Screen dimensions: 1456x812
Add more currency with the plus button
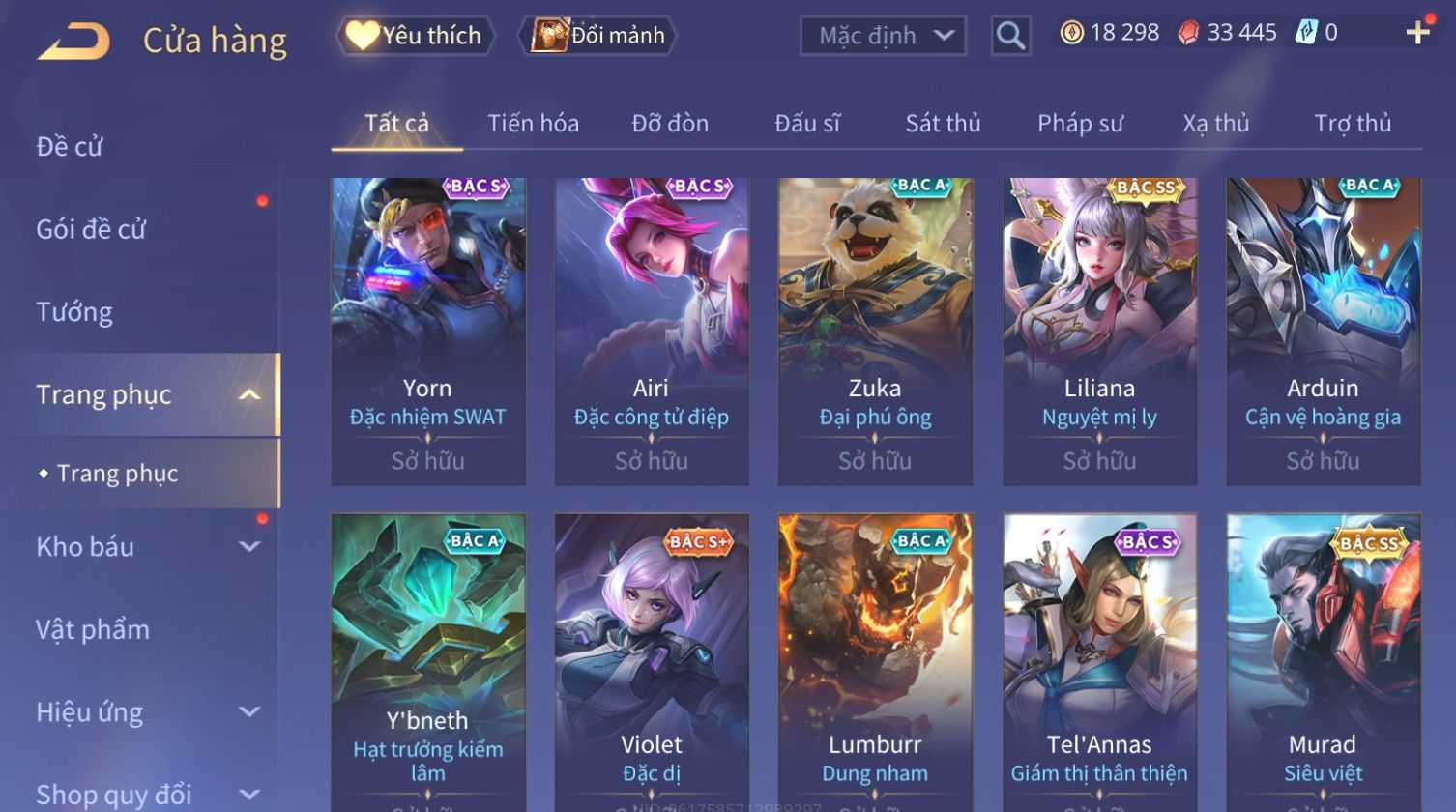(1417, 34)
